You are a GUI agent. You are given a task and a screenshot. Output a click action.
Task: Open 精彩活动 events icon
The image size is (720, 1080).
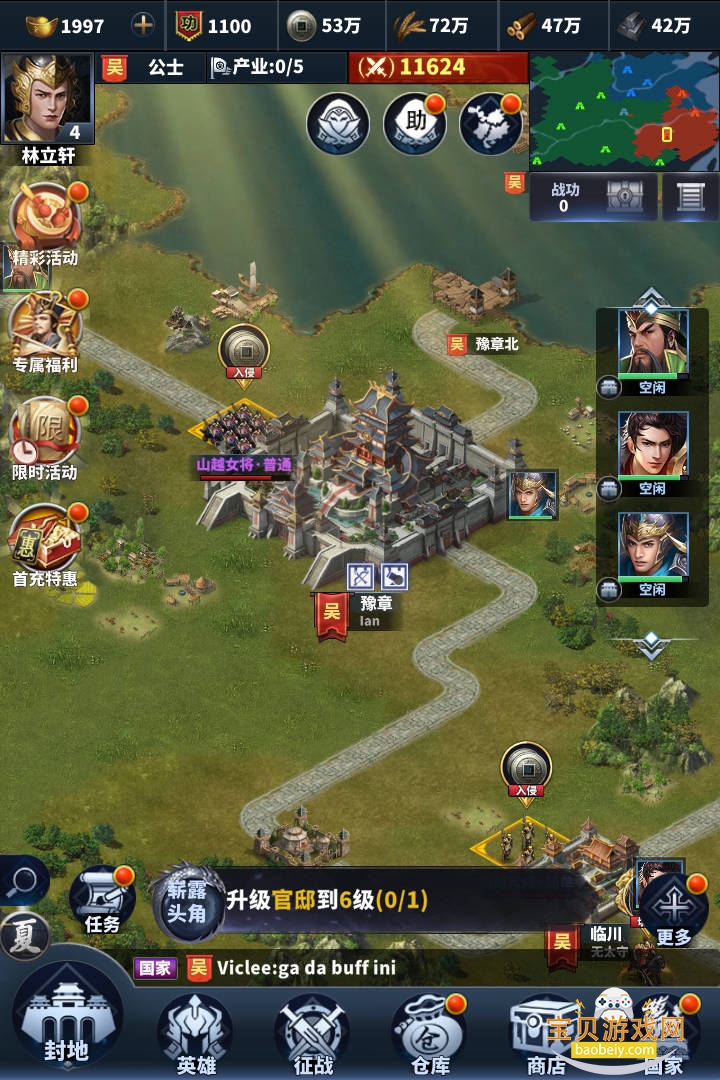coord(45,225)
